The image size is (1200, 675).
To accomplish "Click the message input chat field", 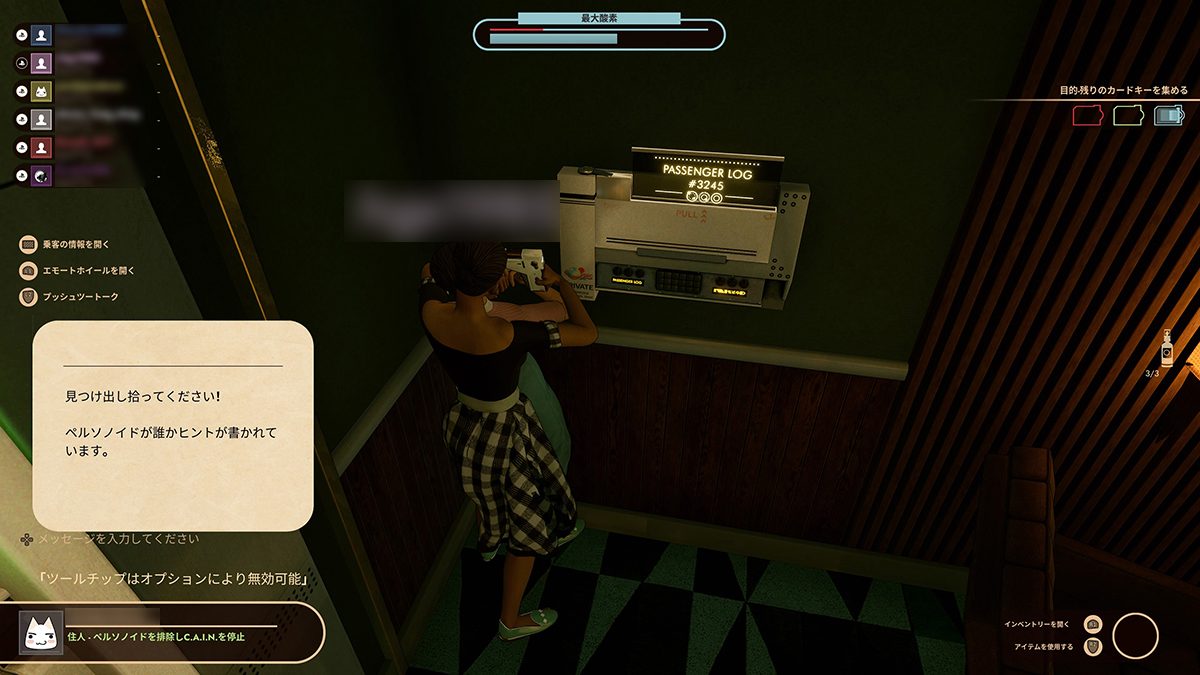I will pos(120,539).
